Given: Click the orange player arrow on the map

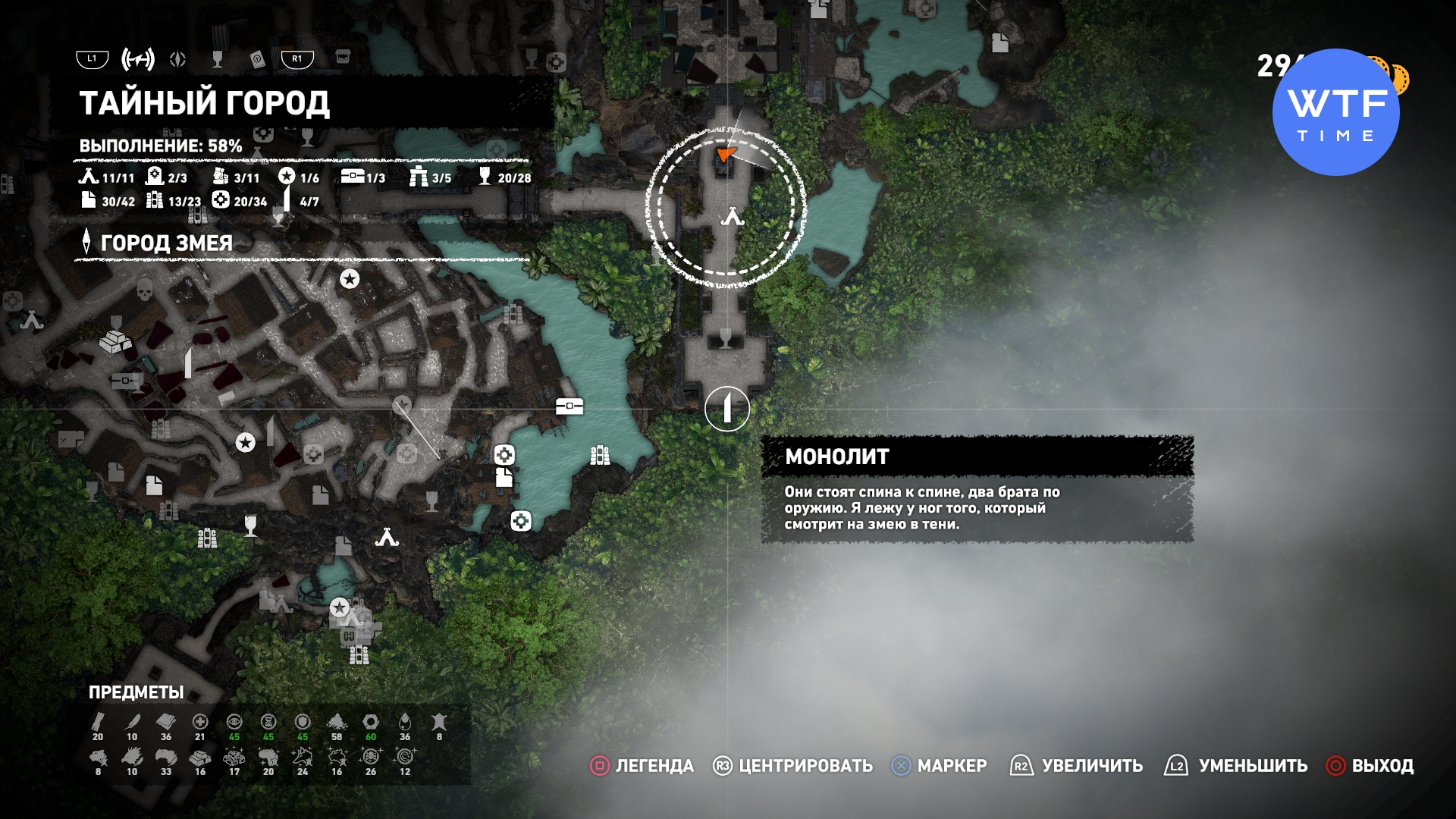Looking at the screenshot, I should click(x=726, y=154).
